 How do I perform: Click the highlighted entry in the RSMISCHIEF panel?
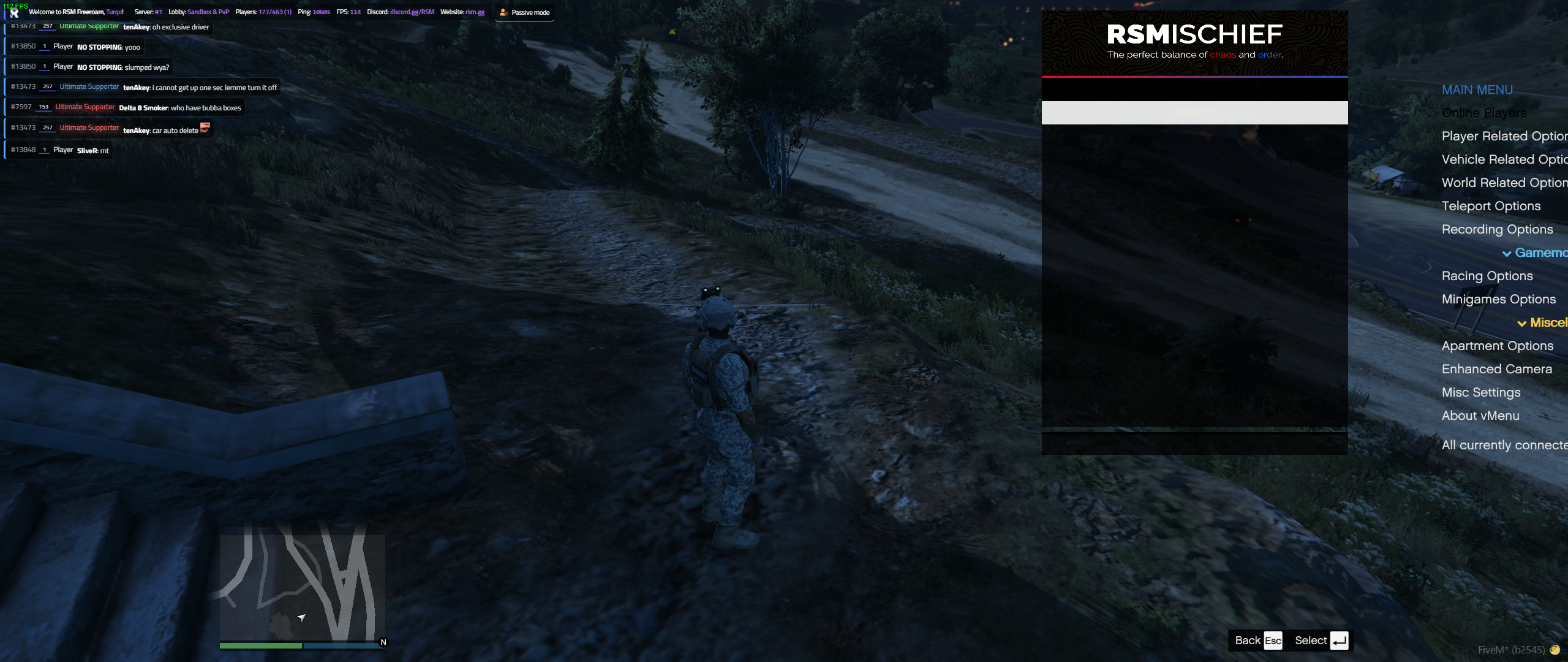pos(1194,112)
